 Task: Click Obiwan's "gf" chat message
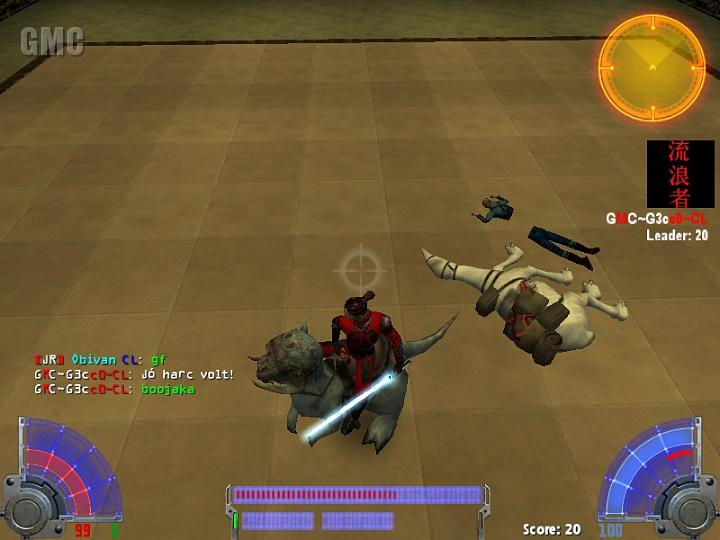158,359
